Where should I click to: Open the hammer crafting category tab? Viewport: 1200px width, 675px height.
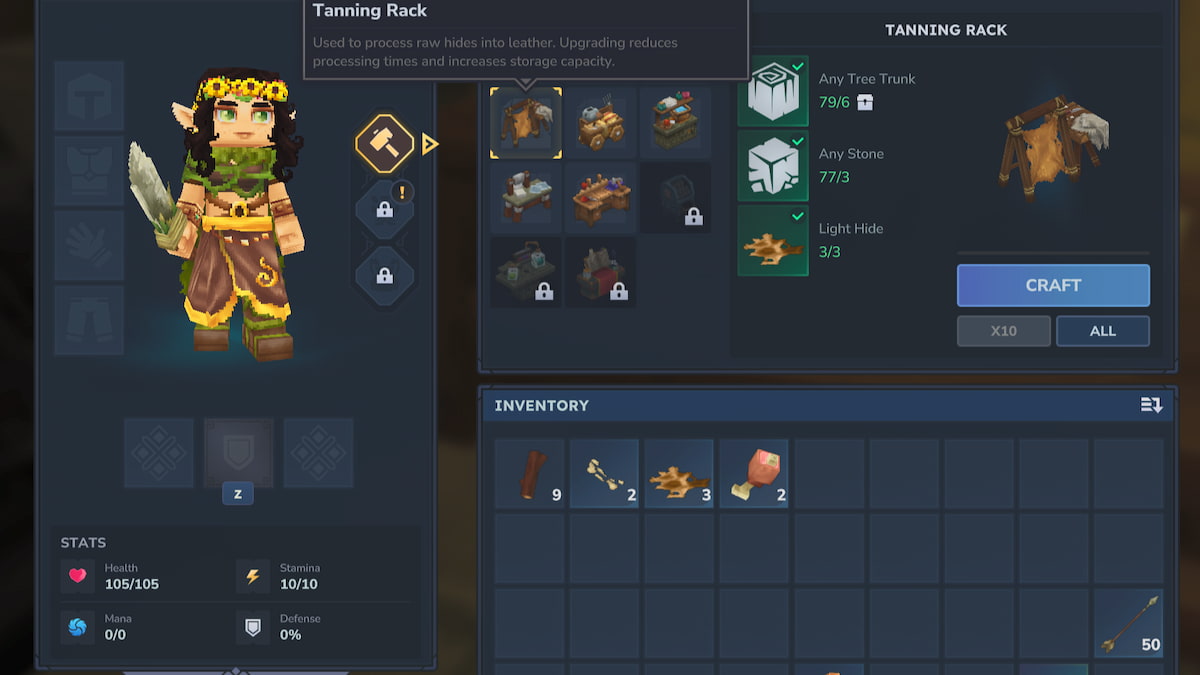pyautogui.click(x=384, y=145)
